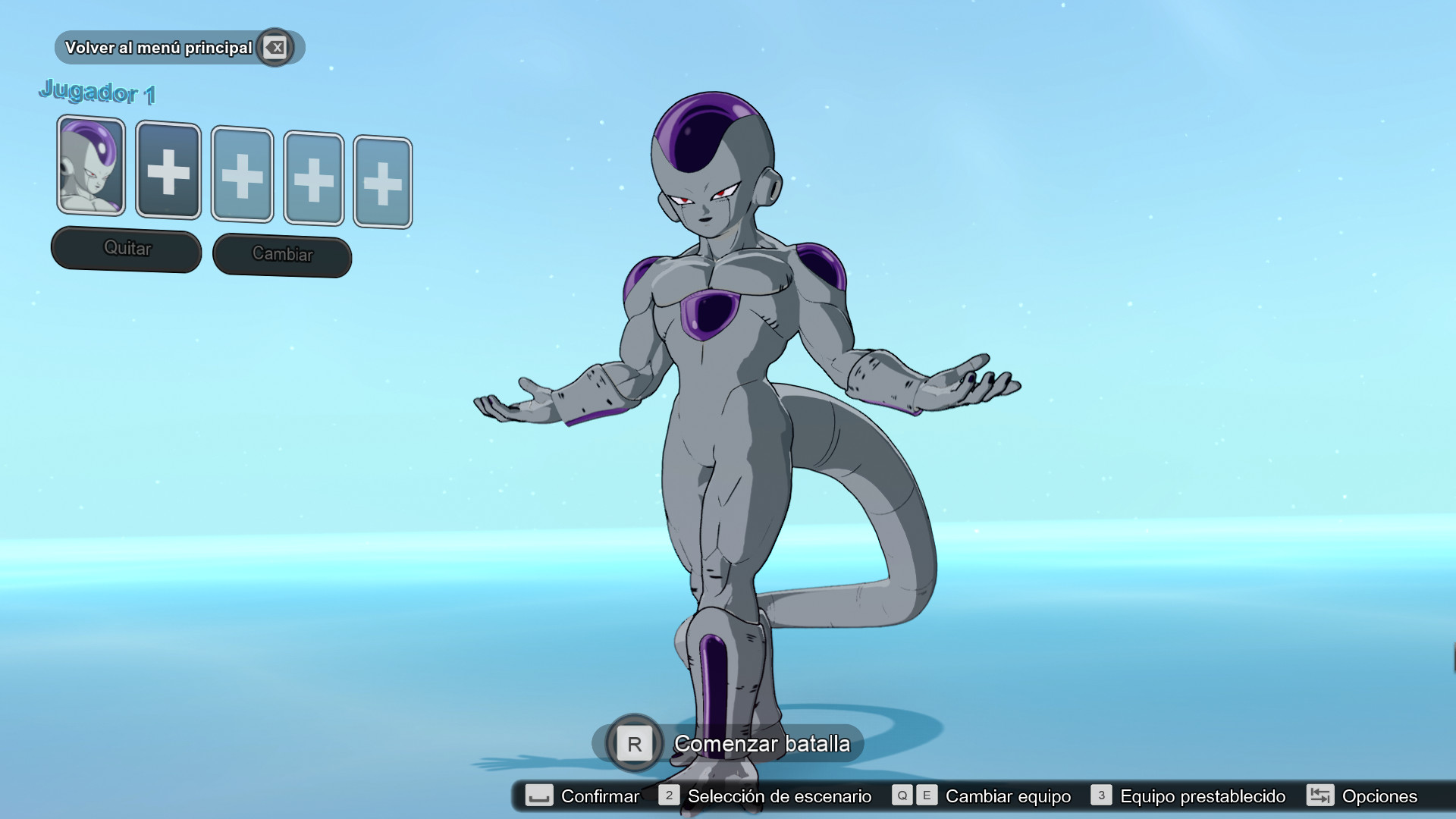This screenshot has width=1456, height=819.
Task: Click the first empty team slot plus icon
Action: (x=168, y=171)
